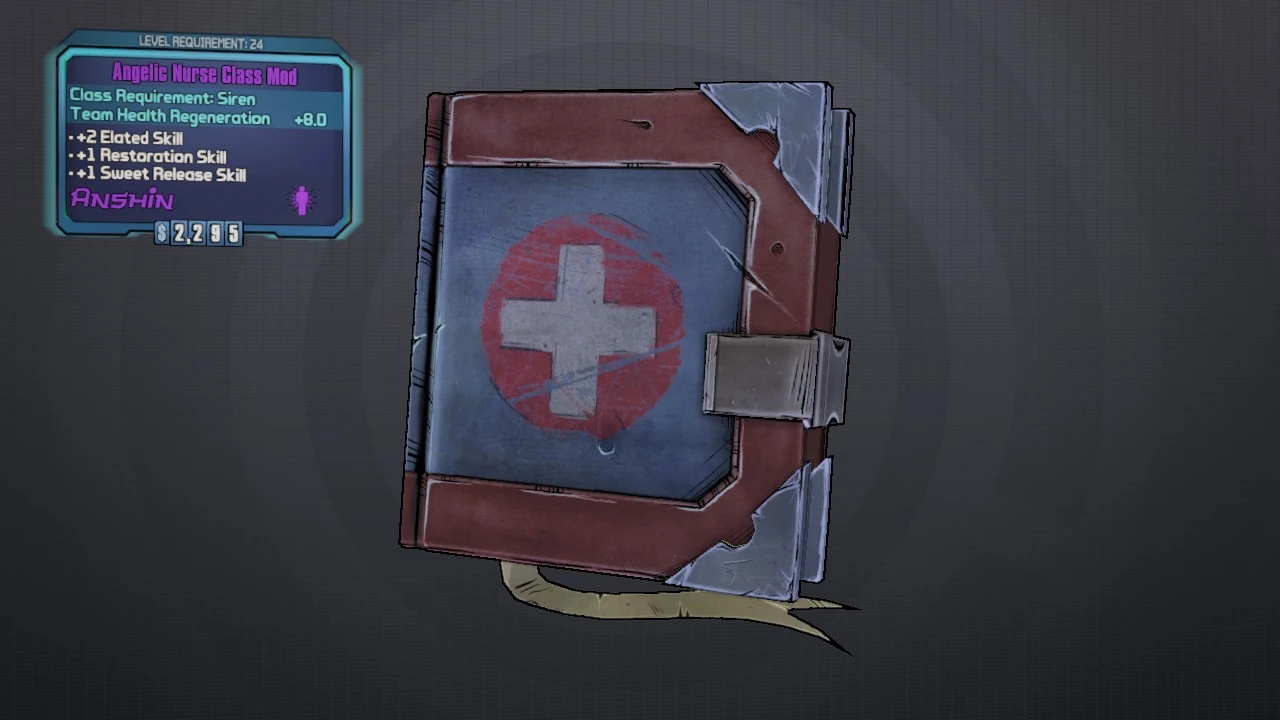Image resolution: width=1280 pixels, height=720 pixels.
Task: Click the dollar sign on the price tag
Action: [x=161, y=233]
